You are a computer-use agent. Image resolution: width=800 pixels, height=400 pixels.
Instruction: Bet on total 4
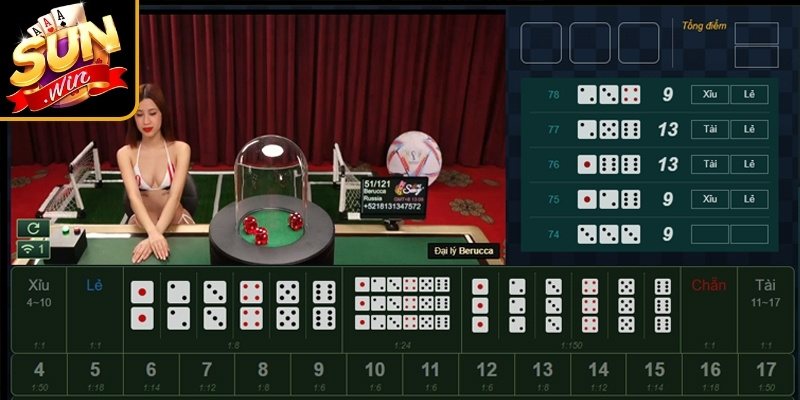tap(38, 375)
